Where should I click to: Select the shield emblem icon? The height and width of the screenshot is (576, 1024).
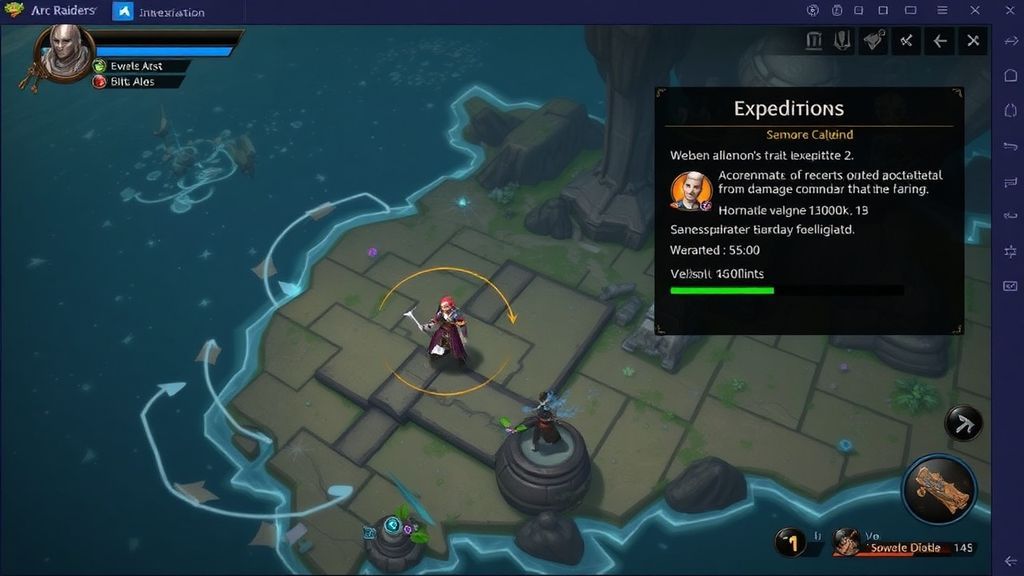pyautogui.click(x=841, y=40)
